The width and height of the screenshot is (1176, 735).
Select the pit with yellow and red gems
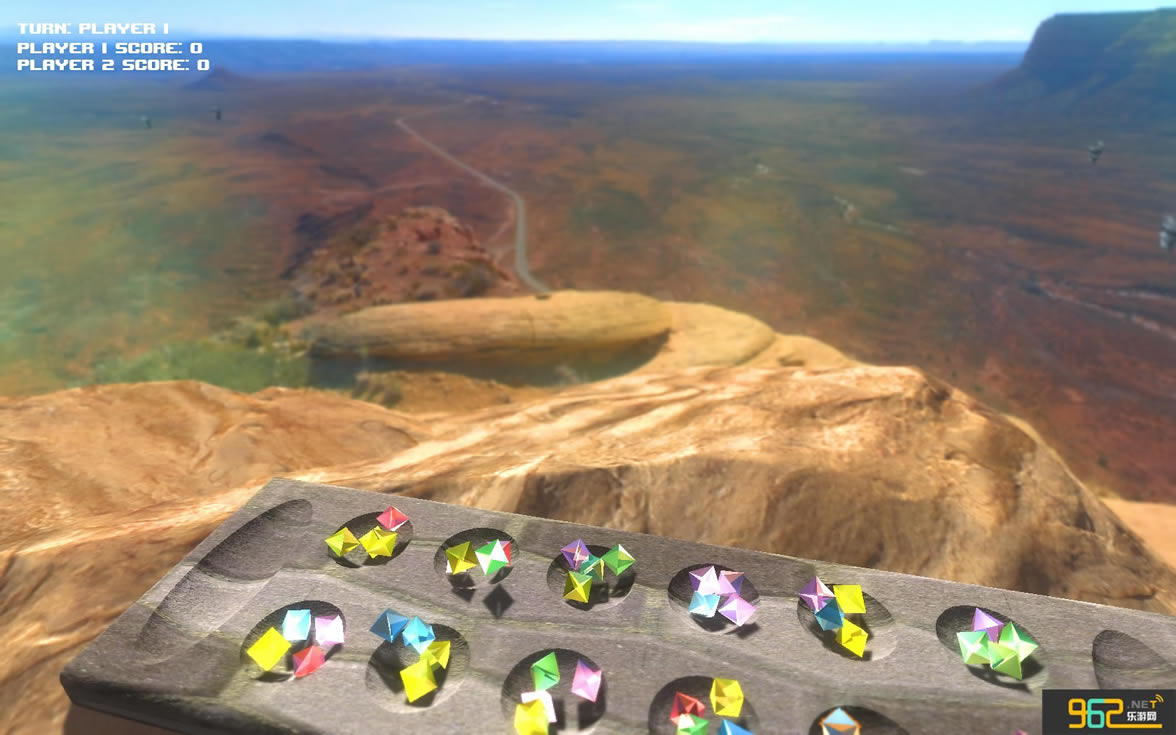pos(369,538)
